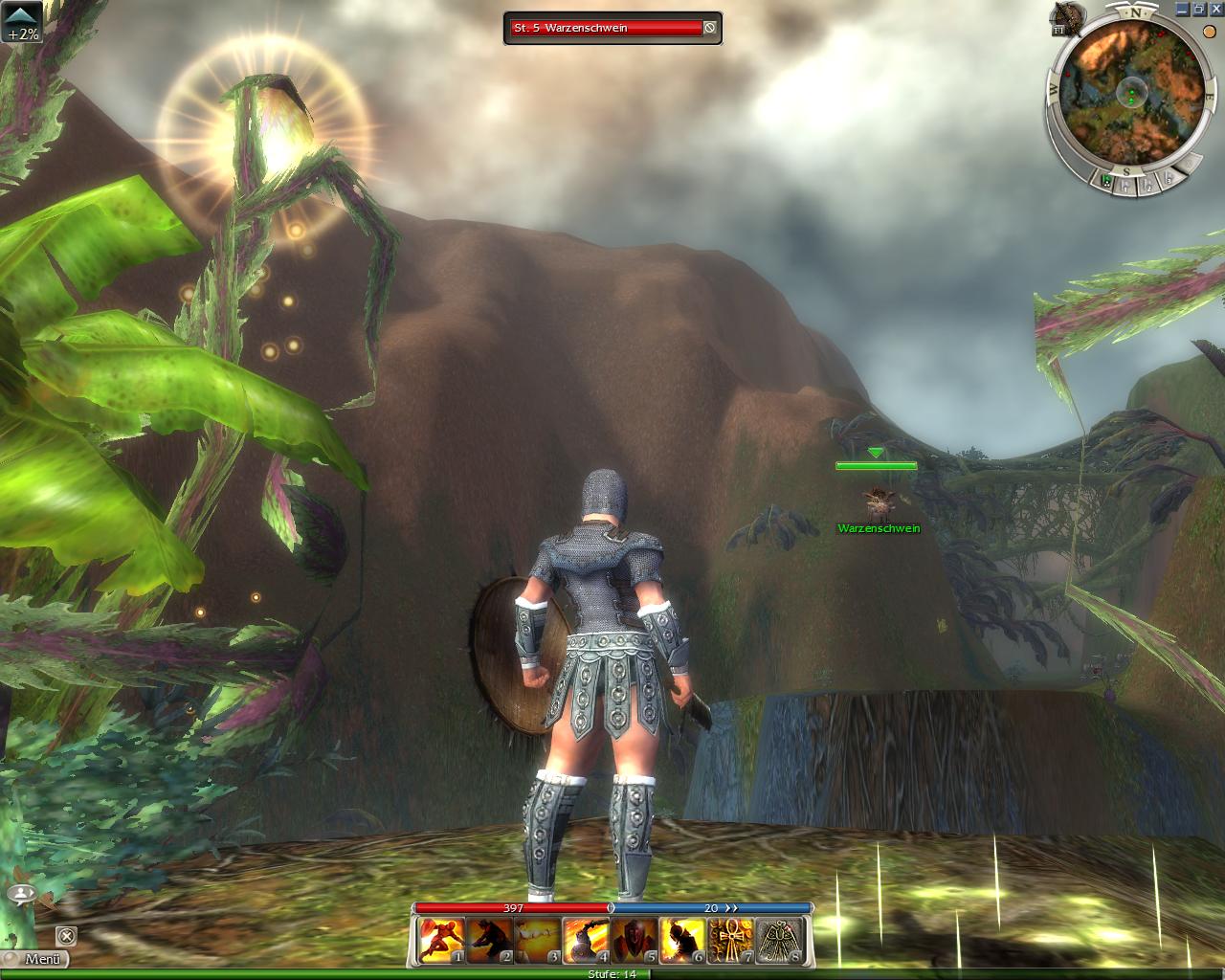Image resolution: width=1225 pixels, height=980 pixels.
Task: Use skill 2, the dark crouching swordsman
Action: [x=490, y=940]
